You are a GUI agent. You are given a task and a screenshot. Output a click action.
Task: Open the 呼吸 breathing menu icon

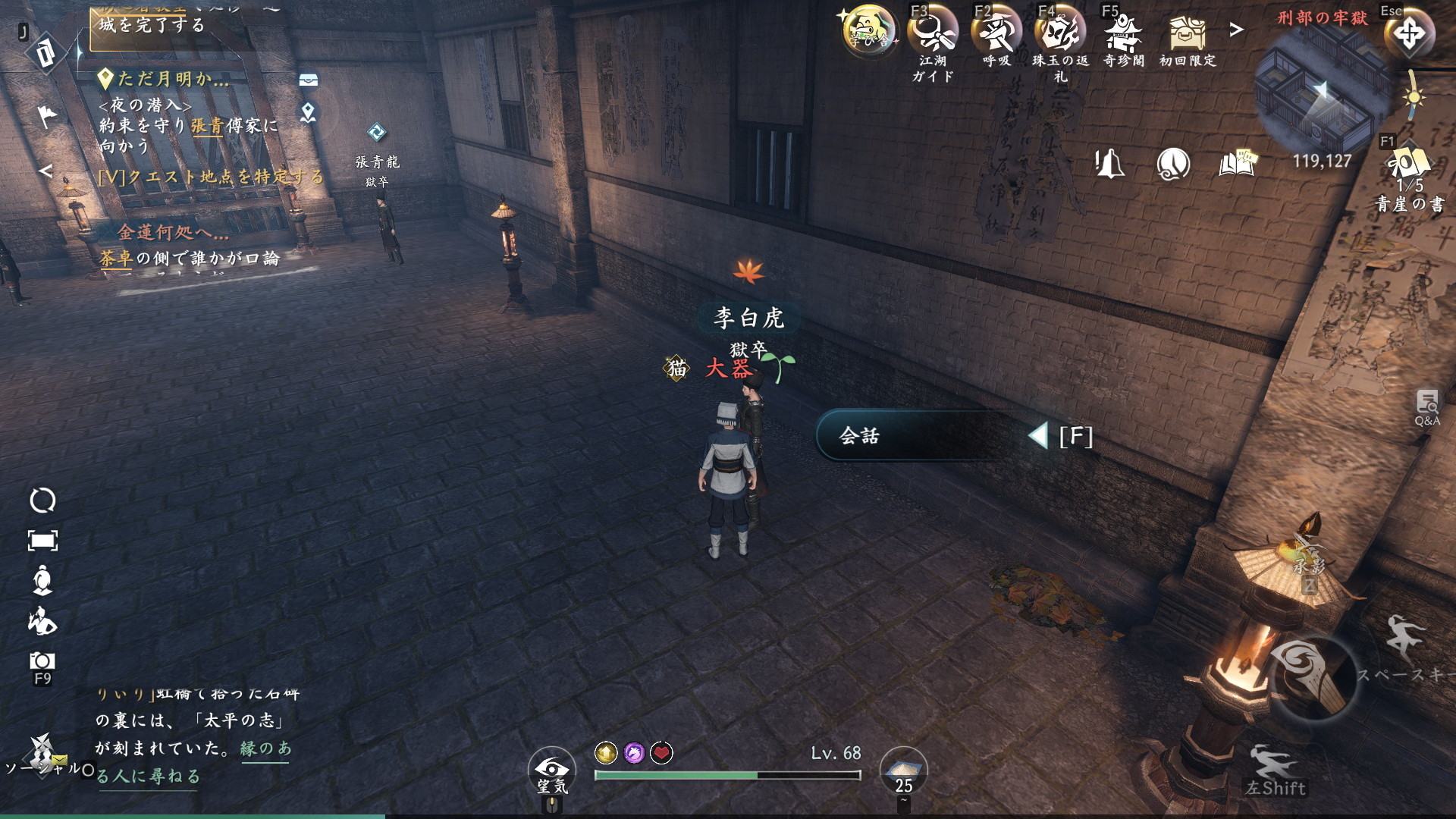996,34
